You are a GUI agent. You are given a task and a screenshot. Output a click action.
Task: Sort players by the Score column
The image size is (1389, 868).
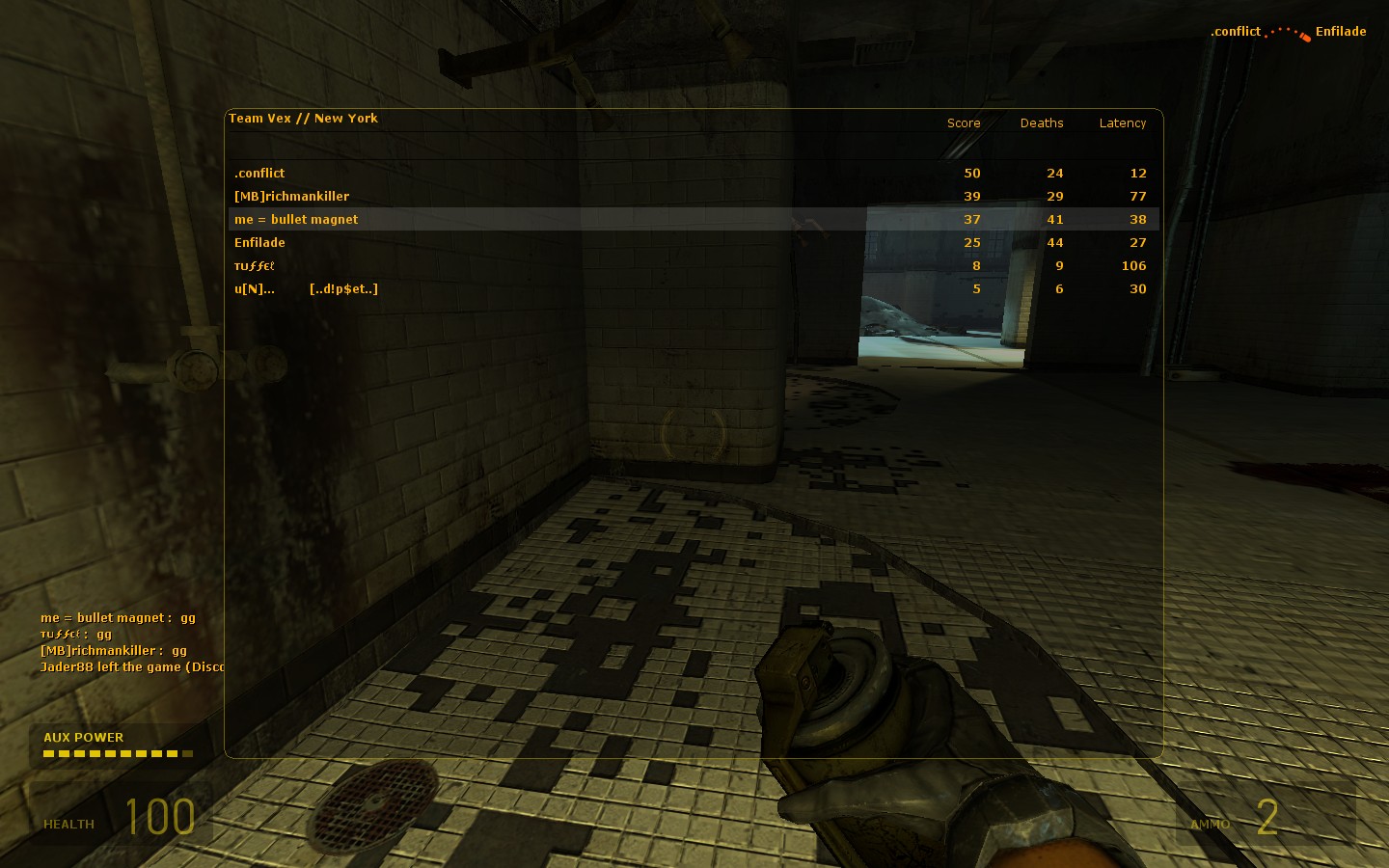pos(963,122)
